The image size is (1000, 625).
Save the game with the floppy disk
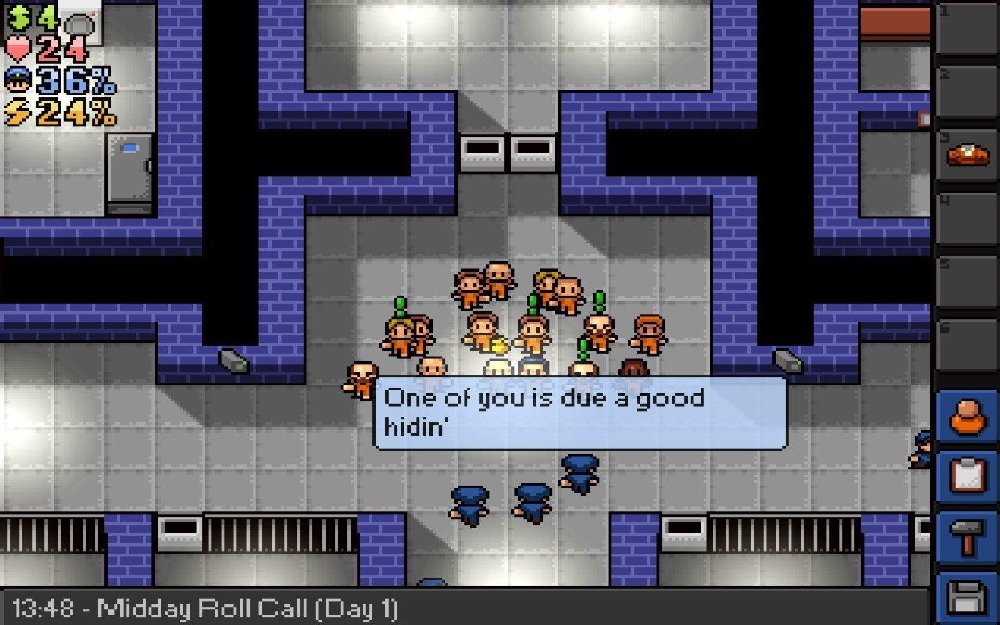tap(967, 598)
